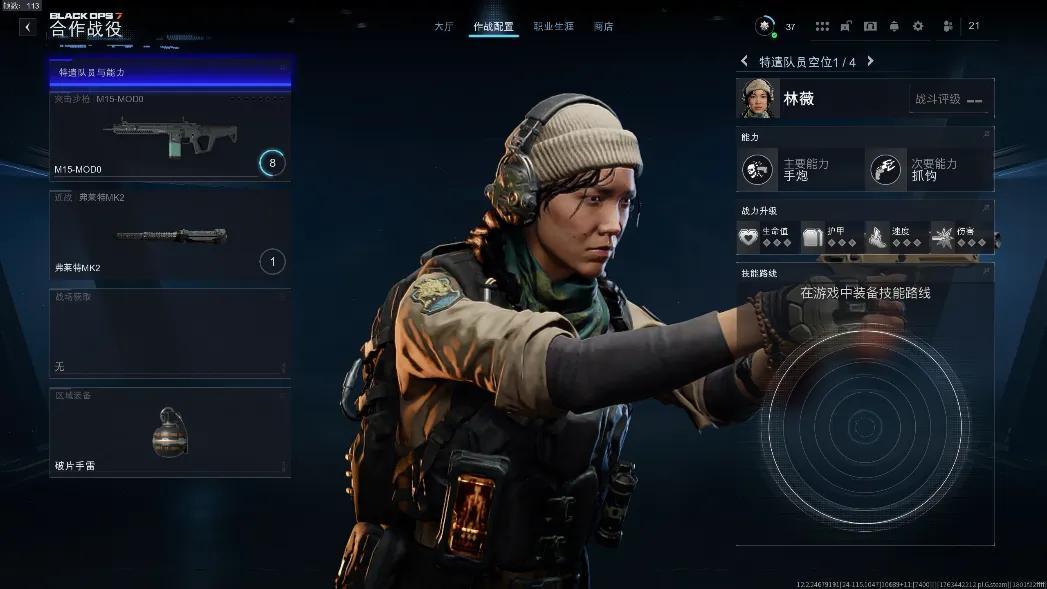
Task: Open the 商店 store tab
Action: pos(603,27)
